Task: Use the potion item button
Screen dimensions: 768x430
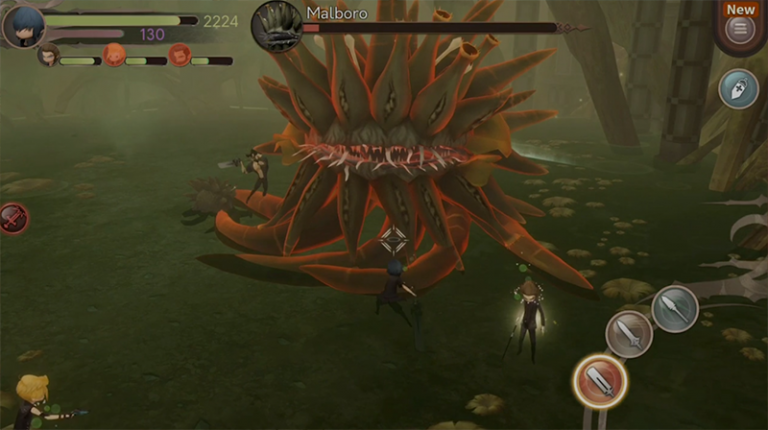Action: coord(738,89)
